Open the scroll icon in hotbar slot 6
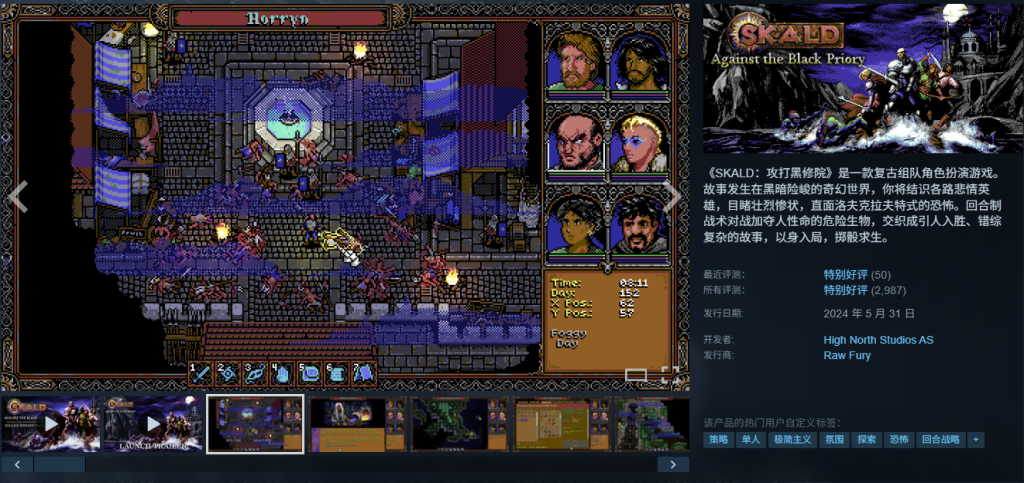The height and width of the screenshot is (483, 1024). click(338, 373)
